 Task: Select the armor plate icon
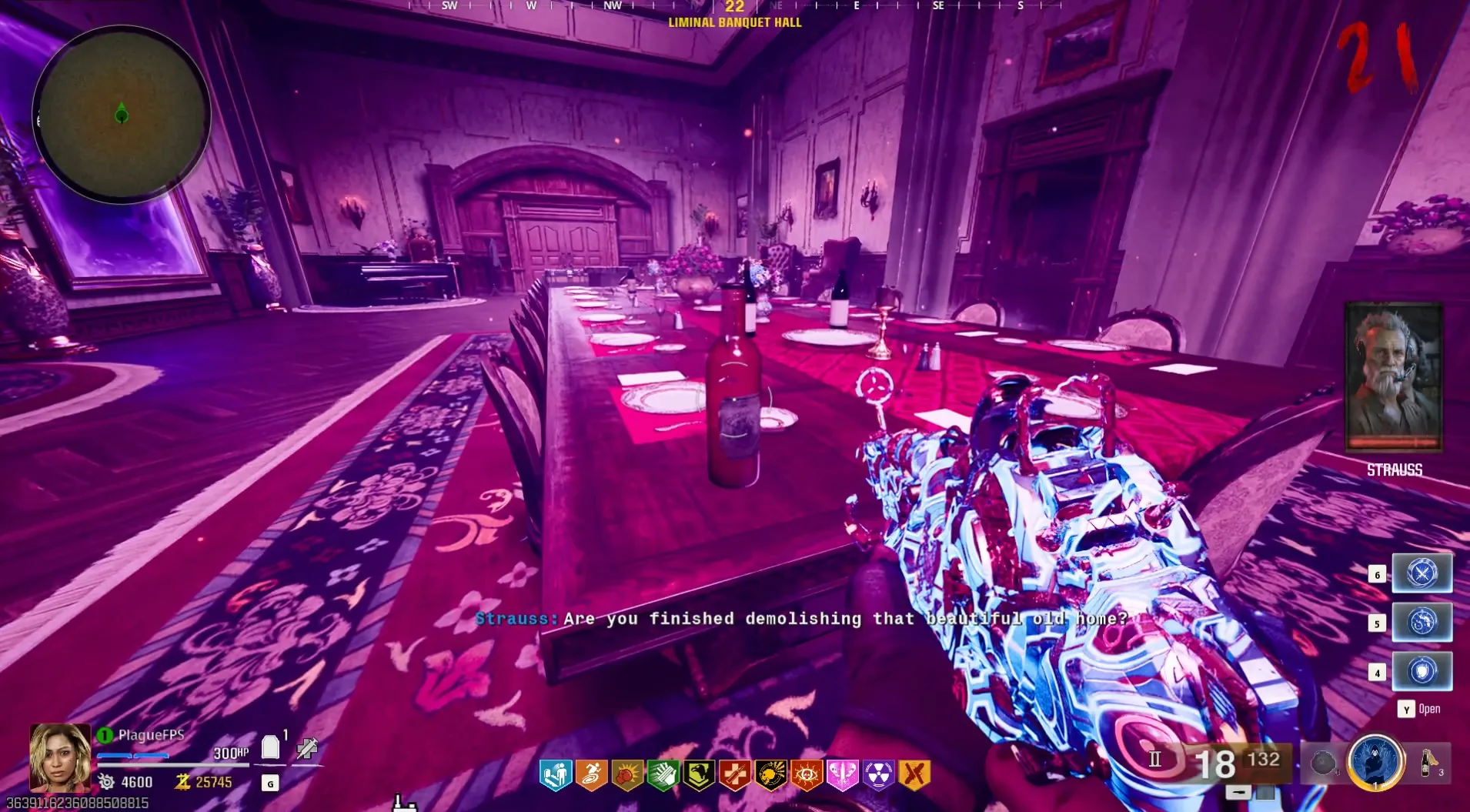point(270,747)
